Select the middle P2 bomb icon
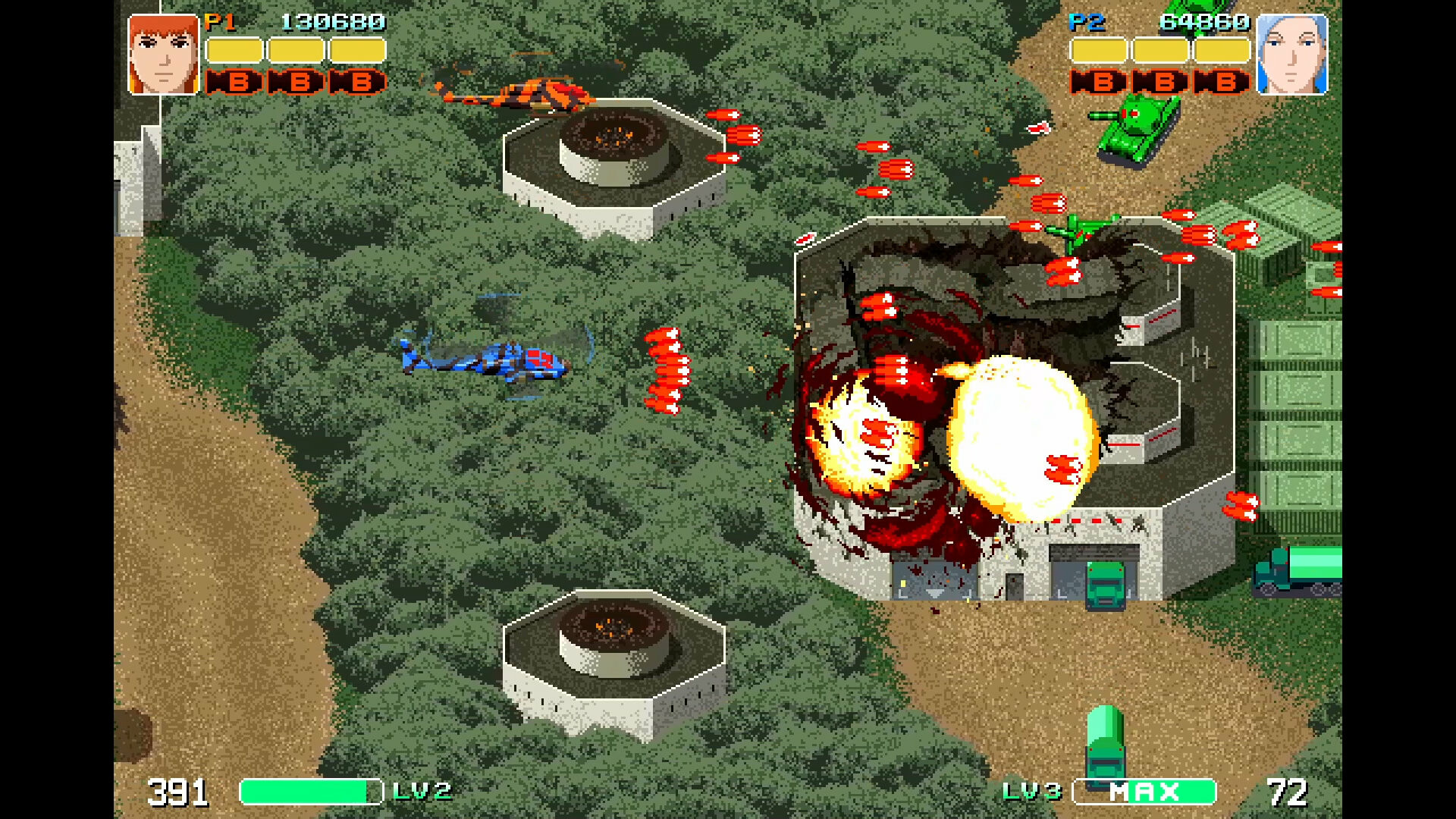1456x819 pixels. coord(1158,82)
